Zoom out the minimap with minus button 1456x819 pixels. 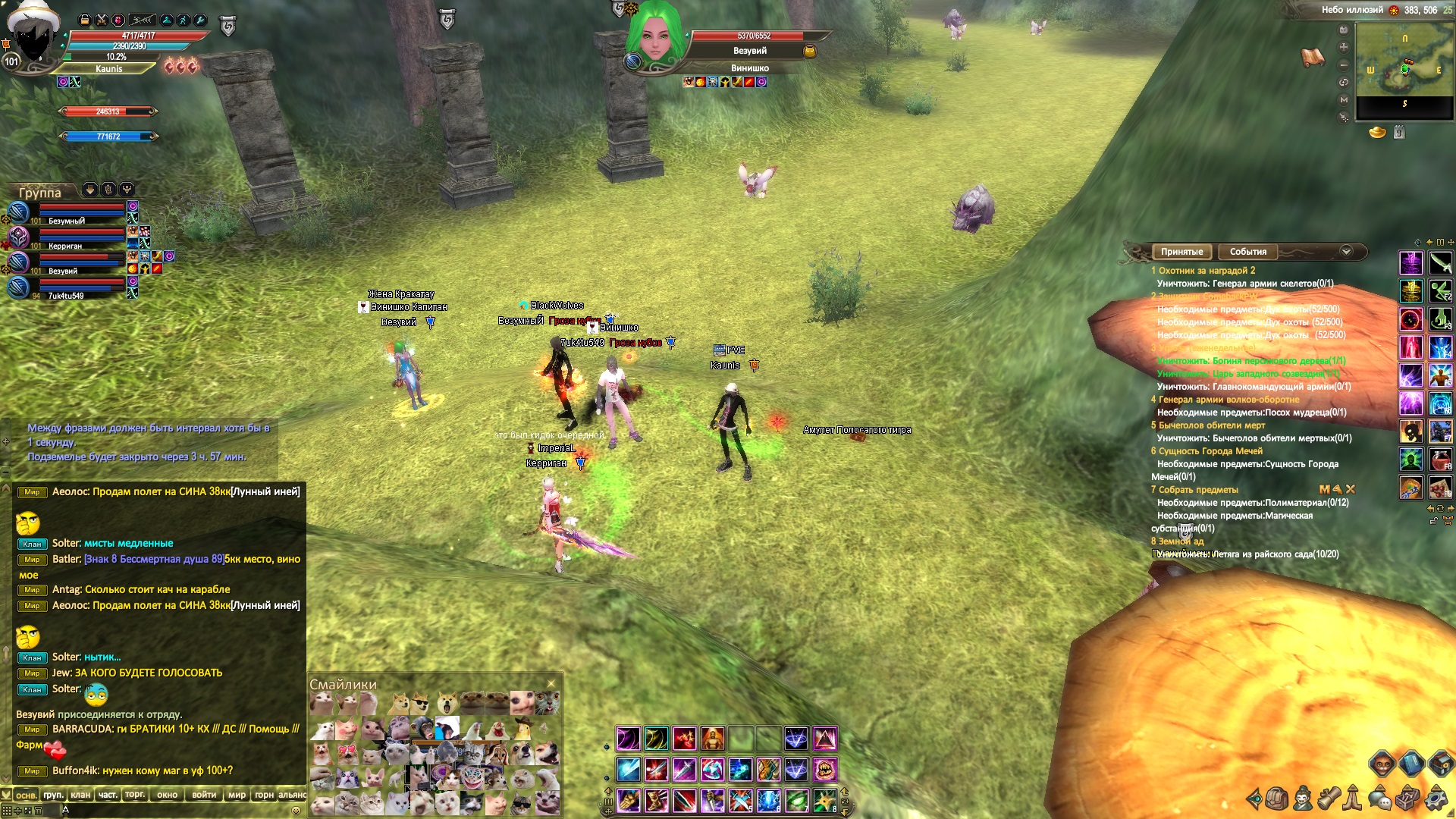coord(1344,64)
